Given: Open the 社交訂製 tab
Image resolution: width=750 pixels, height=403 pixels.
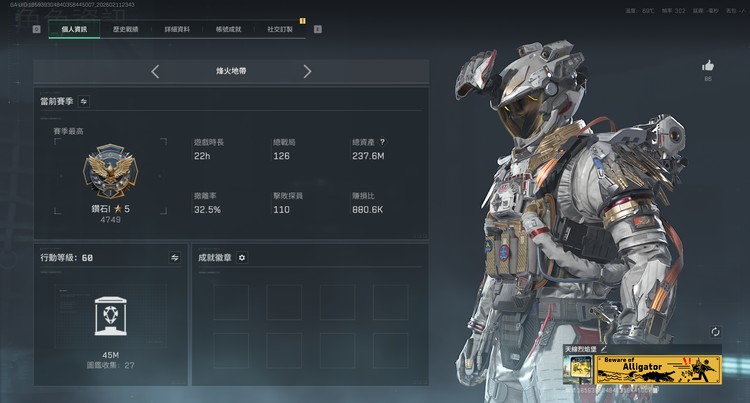Looking at the screenshot, I should [280, 30].
